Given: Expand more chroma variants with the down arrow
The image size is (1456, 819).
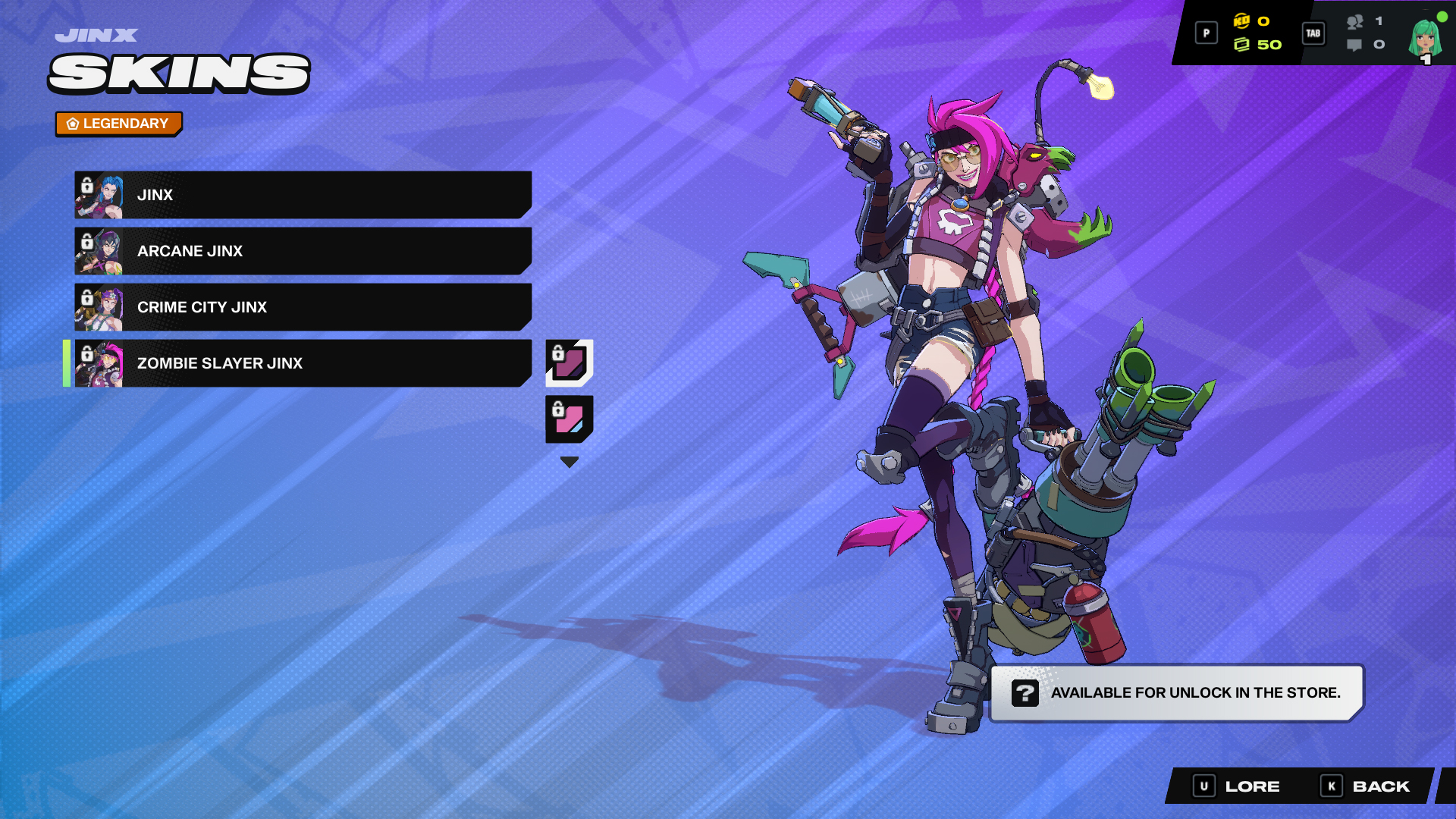Looking at the screenshot, I should 568,460.
